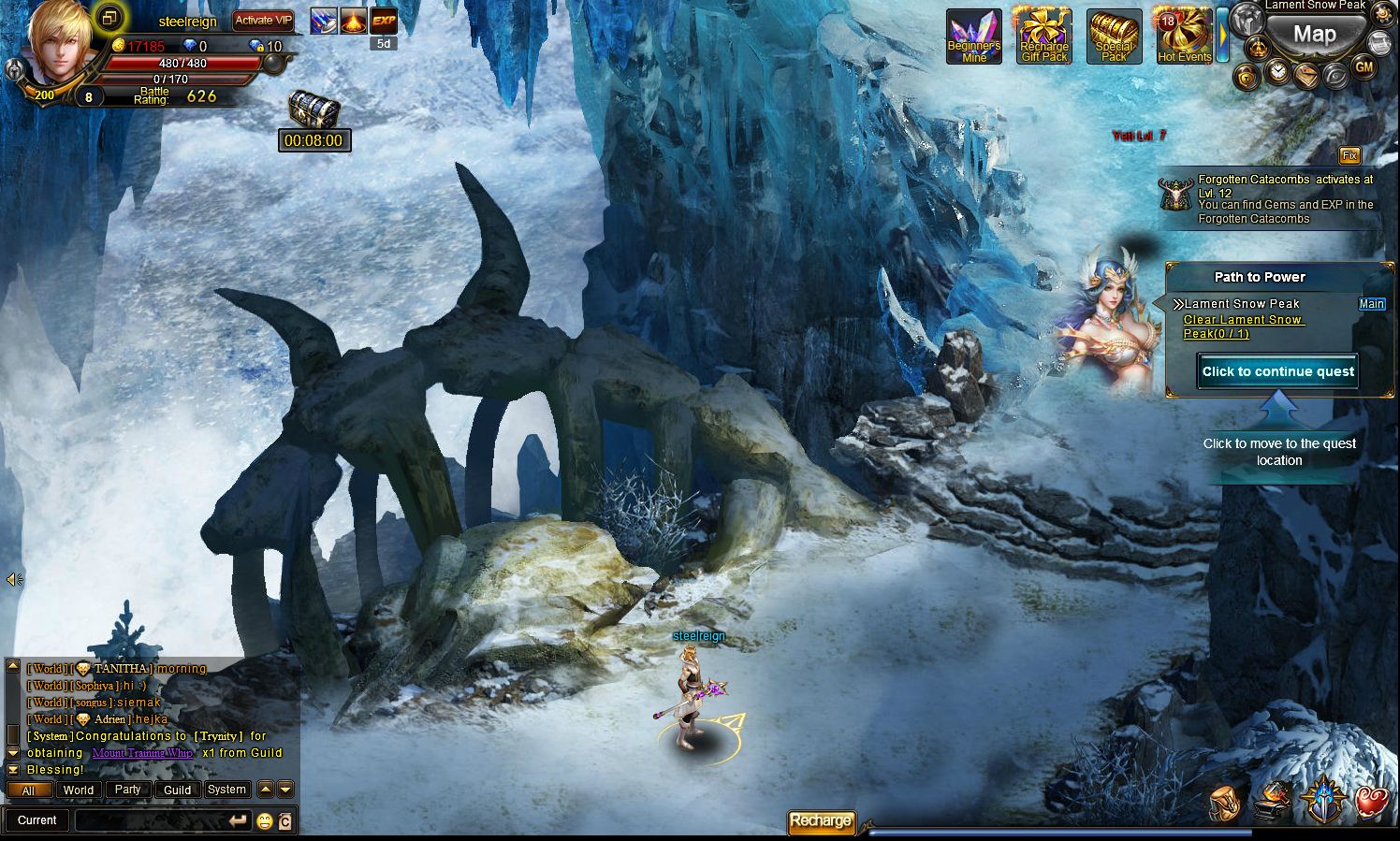This screenshot has width=1400, height=841.
Task: Open the GM support icon
Action: click(x=1364, y=67)
